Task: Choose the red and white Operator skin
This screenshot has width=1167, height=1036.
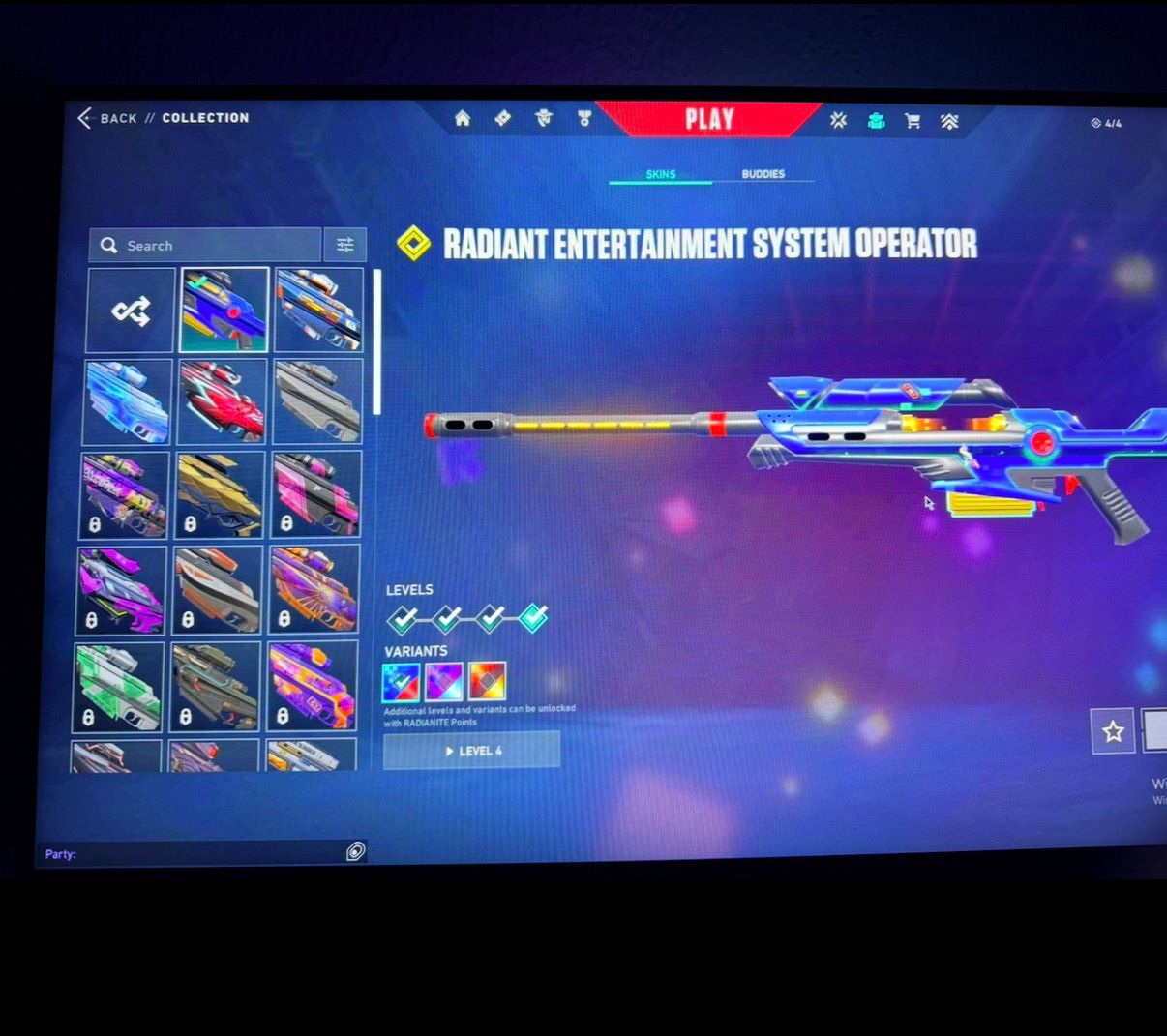Action: coord(221,401)
